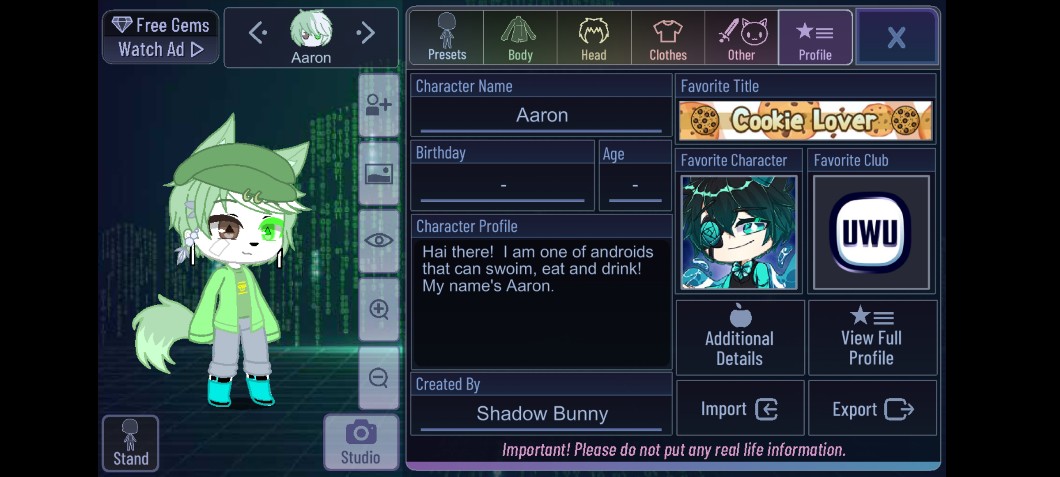Edit the Age field

coord(635,186)
